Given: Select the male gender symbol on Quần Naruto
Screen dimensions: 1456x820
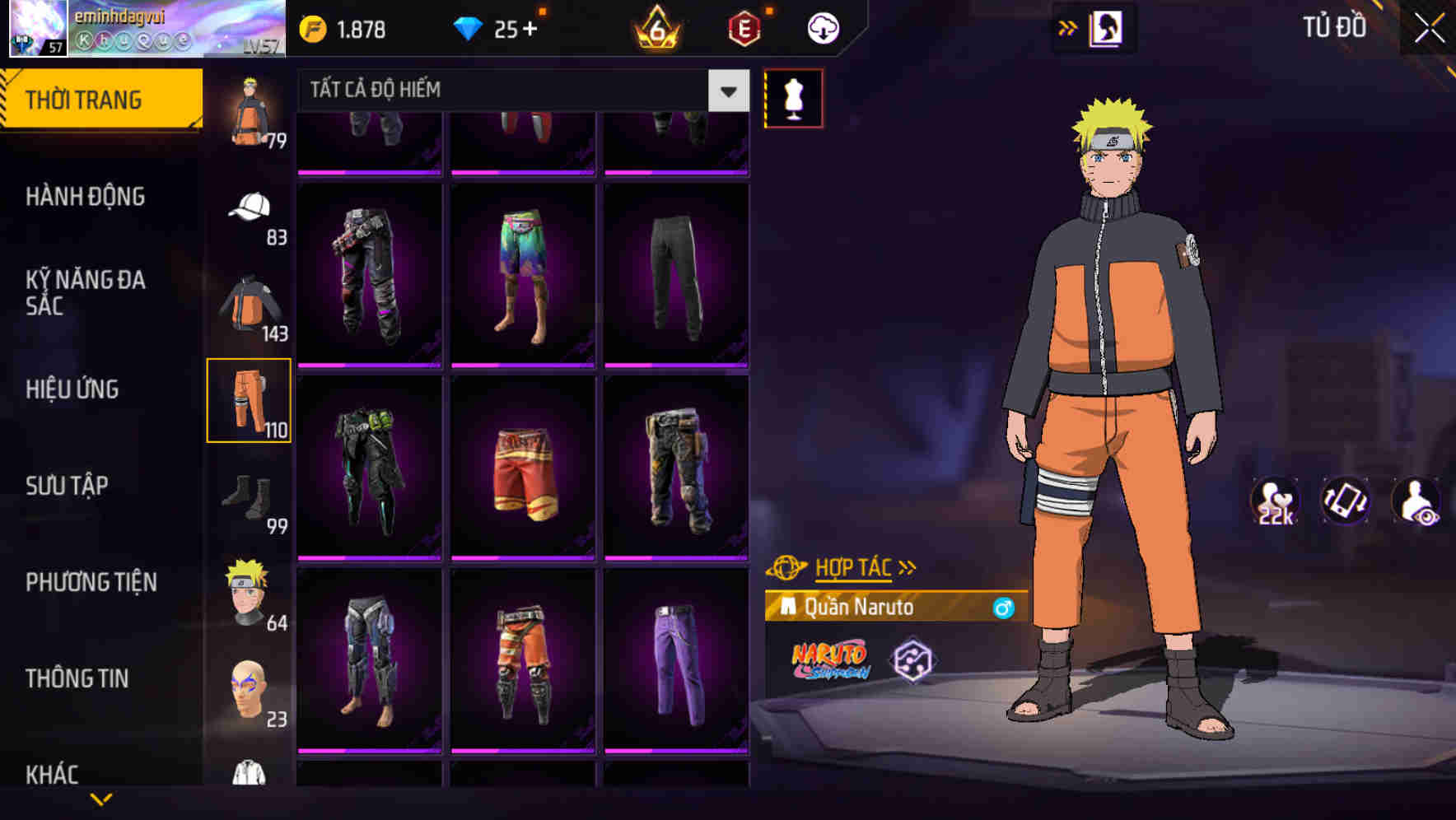Looking at the screenshot, I should (1002, 607).
